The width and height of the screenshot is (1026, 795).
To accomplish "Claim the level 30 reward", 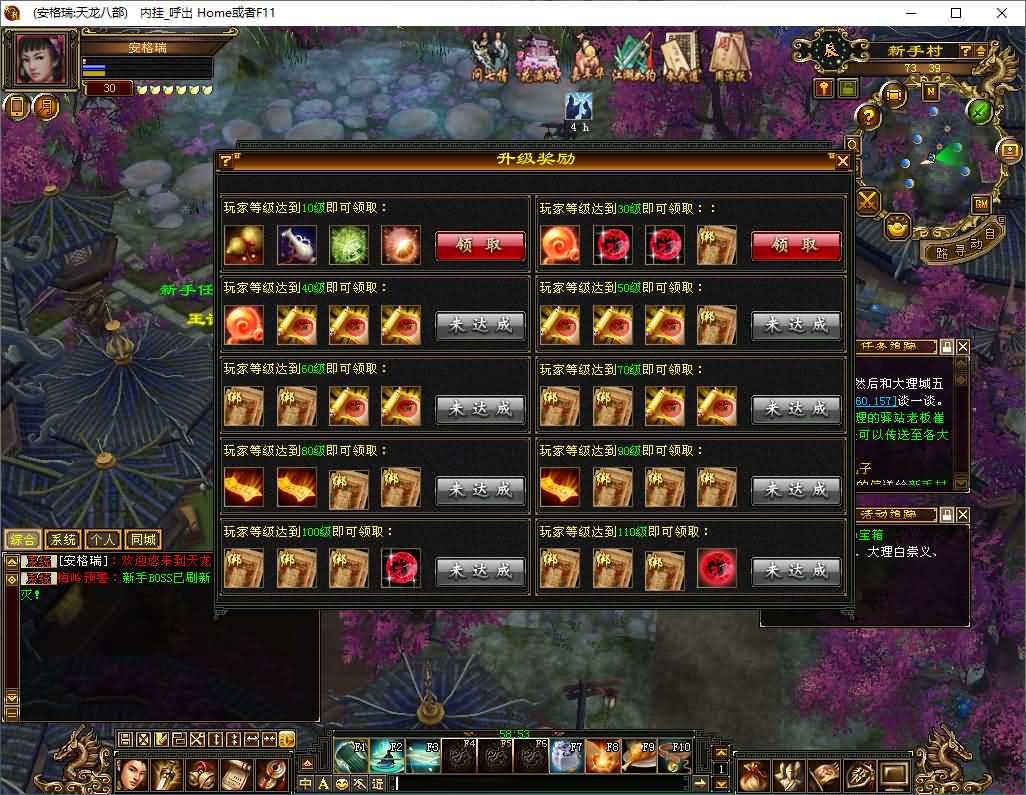I will click(x=796, y=246).
